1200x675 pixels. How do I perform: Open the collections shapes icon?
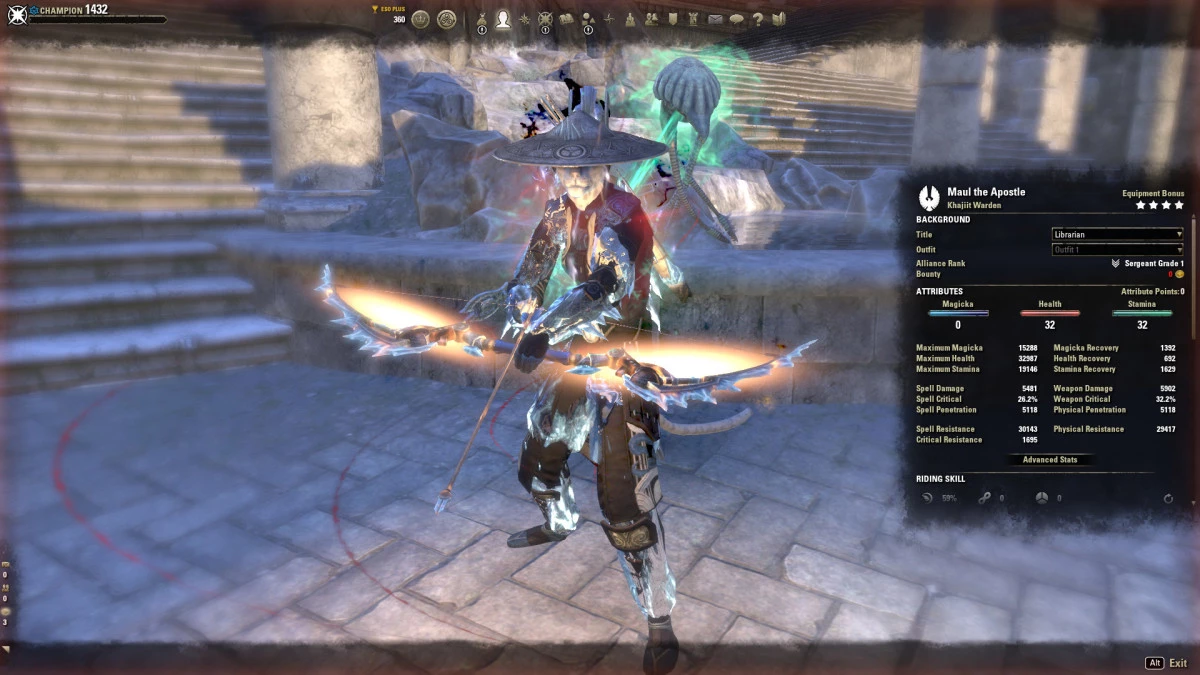[588, 19]
